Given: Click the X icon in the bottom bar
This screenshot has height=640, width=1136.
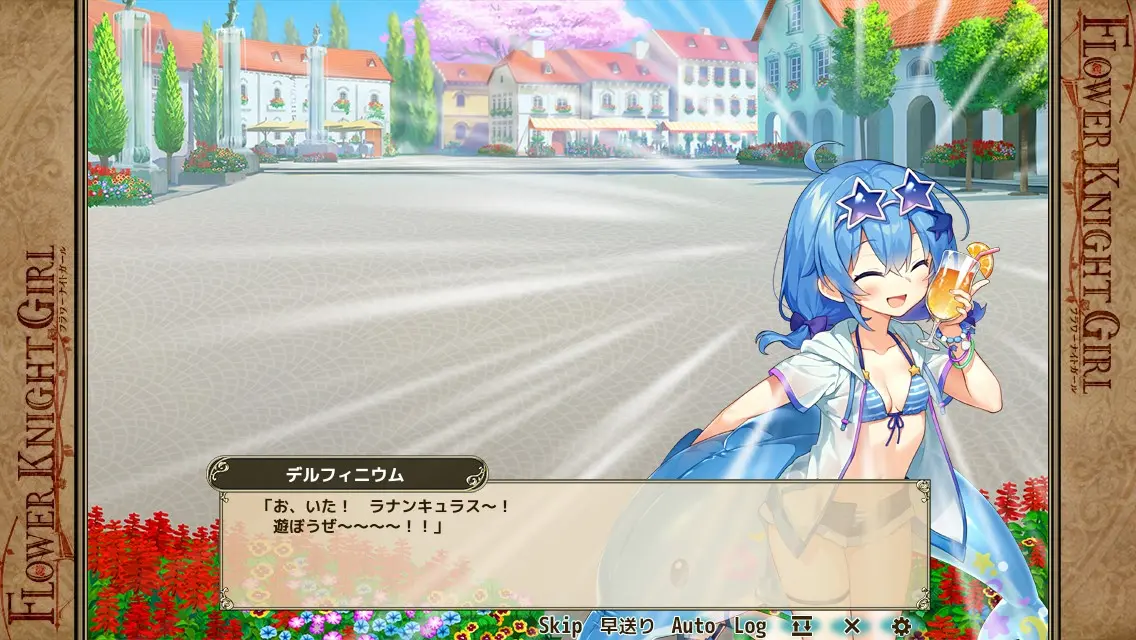Looking at the screenshot, I should pos(852,626).
